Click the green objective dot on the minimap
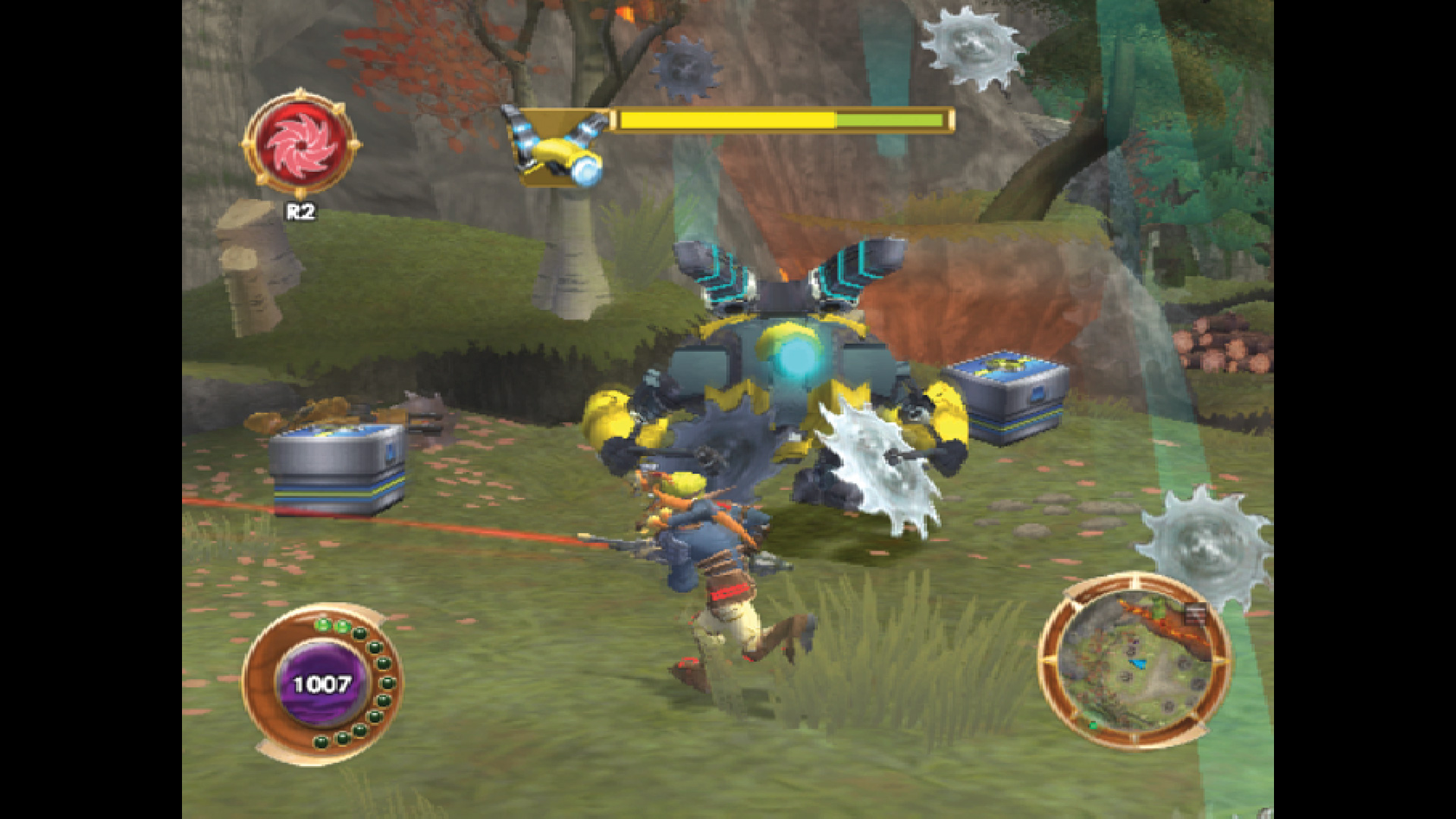Screen dimensions: 1456x819 [x=1094, y=725]
